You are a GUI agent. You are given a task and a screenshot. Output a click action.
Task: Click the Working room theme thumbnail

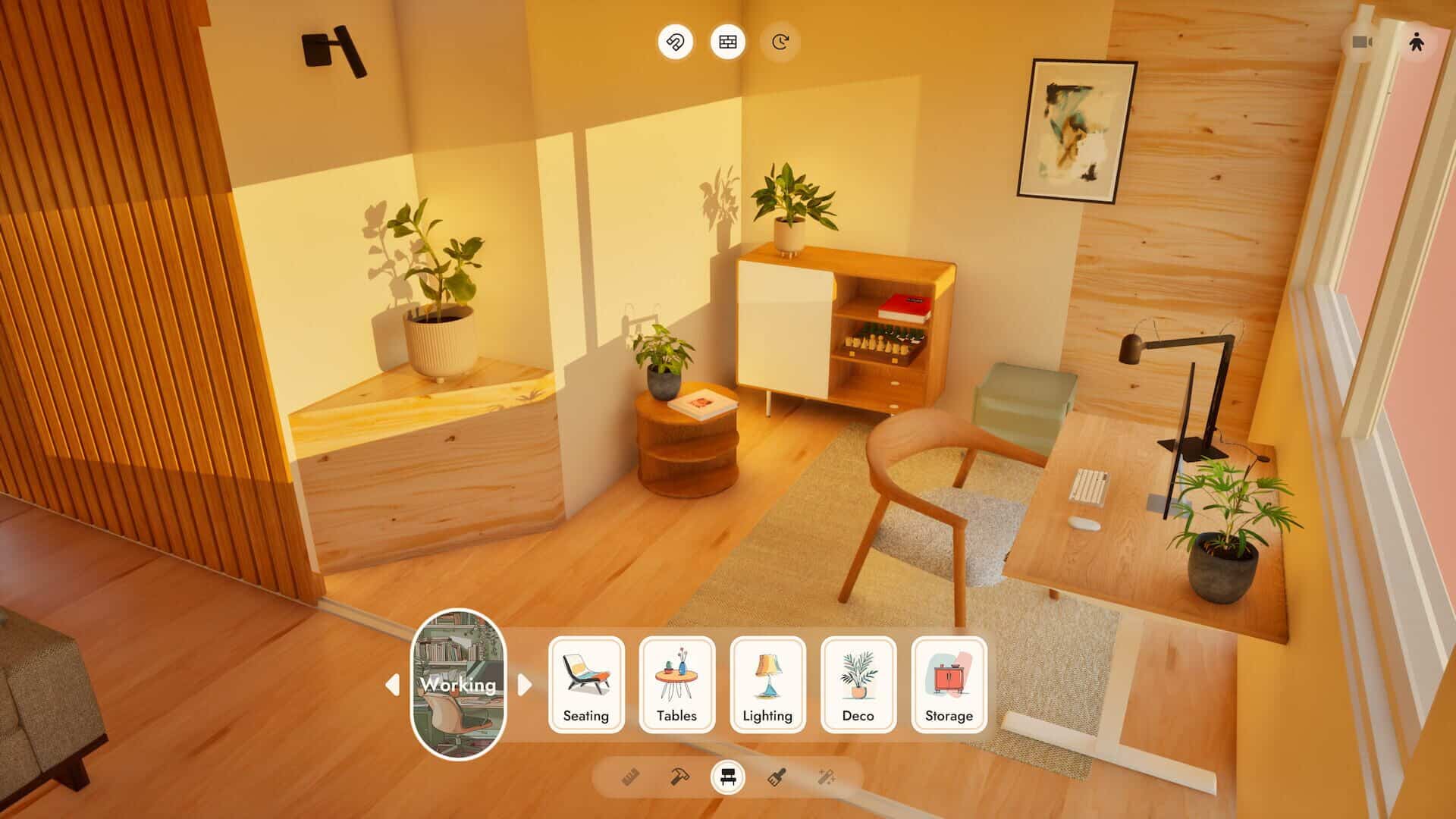tap(458, 684)
